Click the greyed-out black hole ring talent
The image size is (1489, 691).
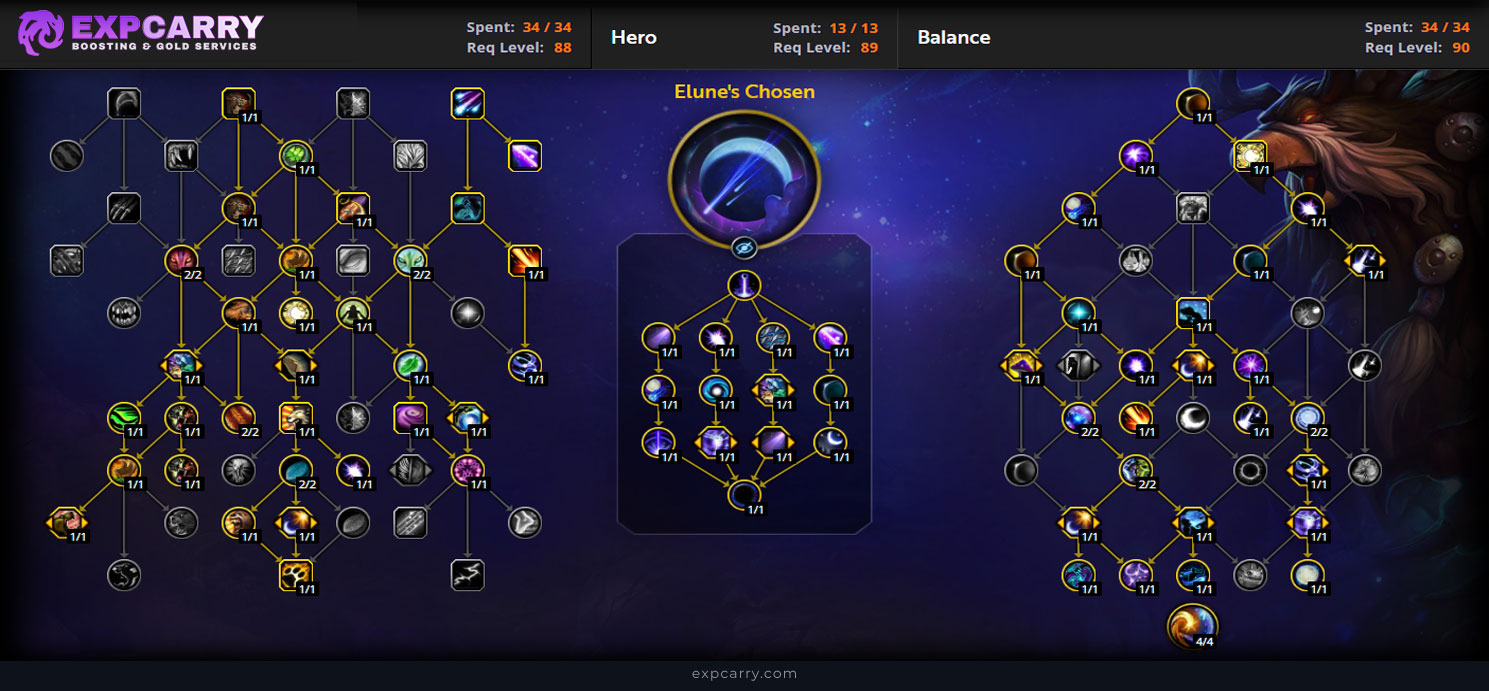click(x=1250, y=469)
